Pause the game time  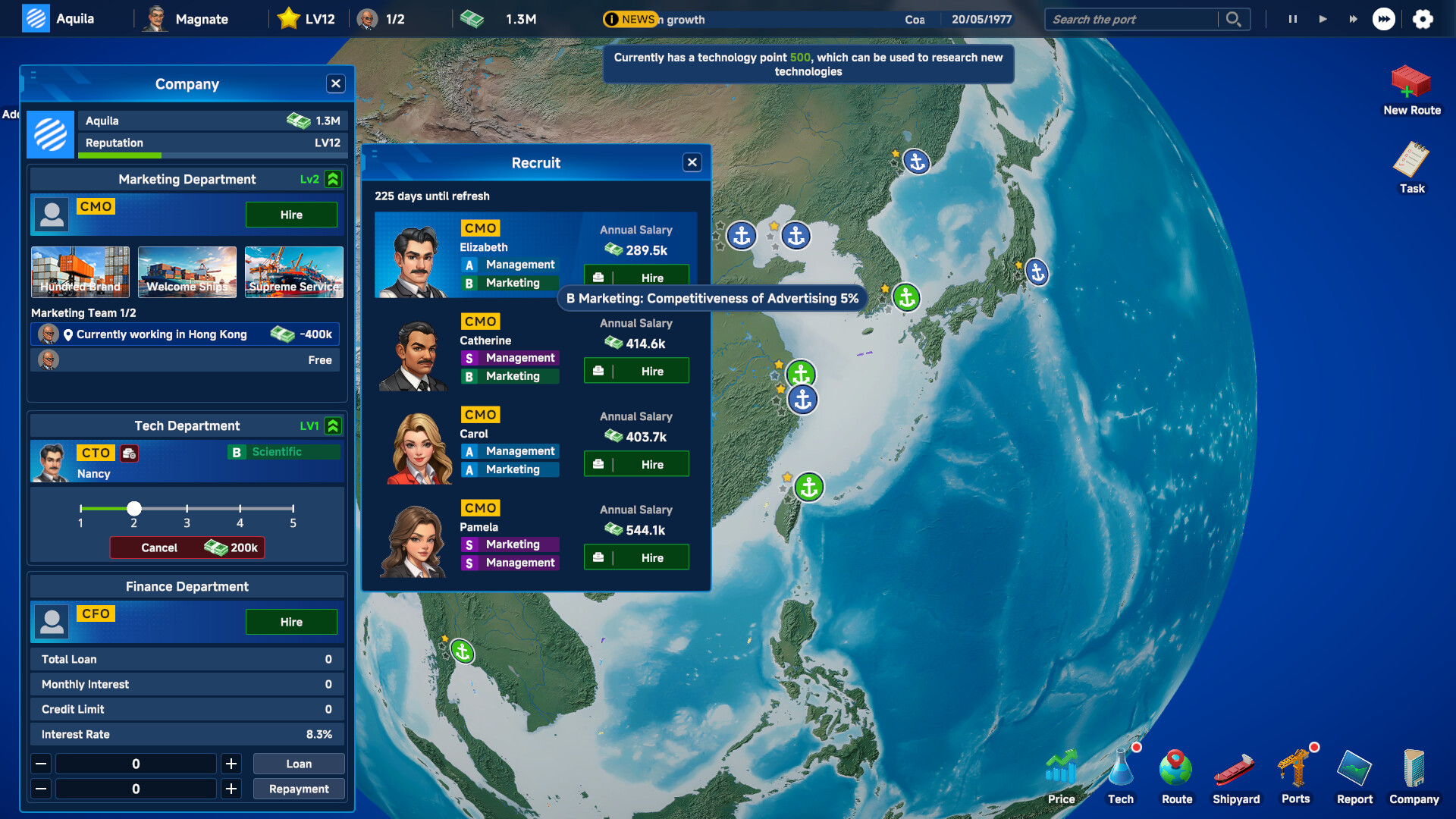coord(1292,19)
